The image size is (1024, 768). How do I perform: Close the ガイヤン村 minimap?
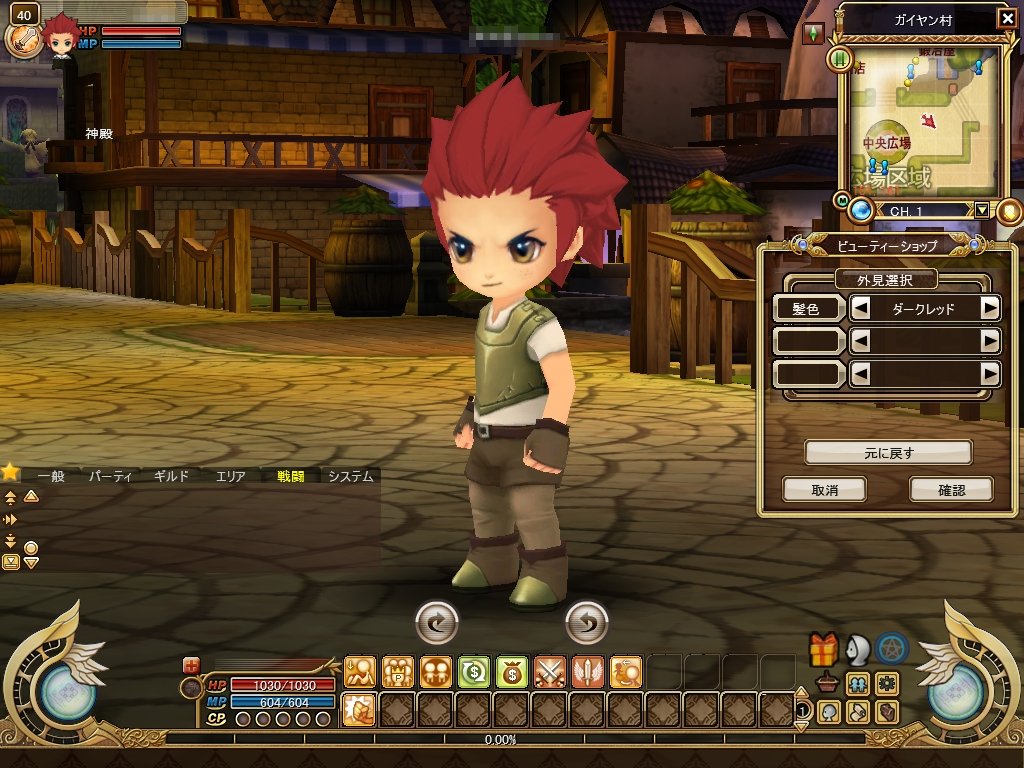[1006, 18]
